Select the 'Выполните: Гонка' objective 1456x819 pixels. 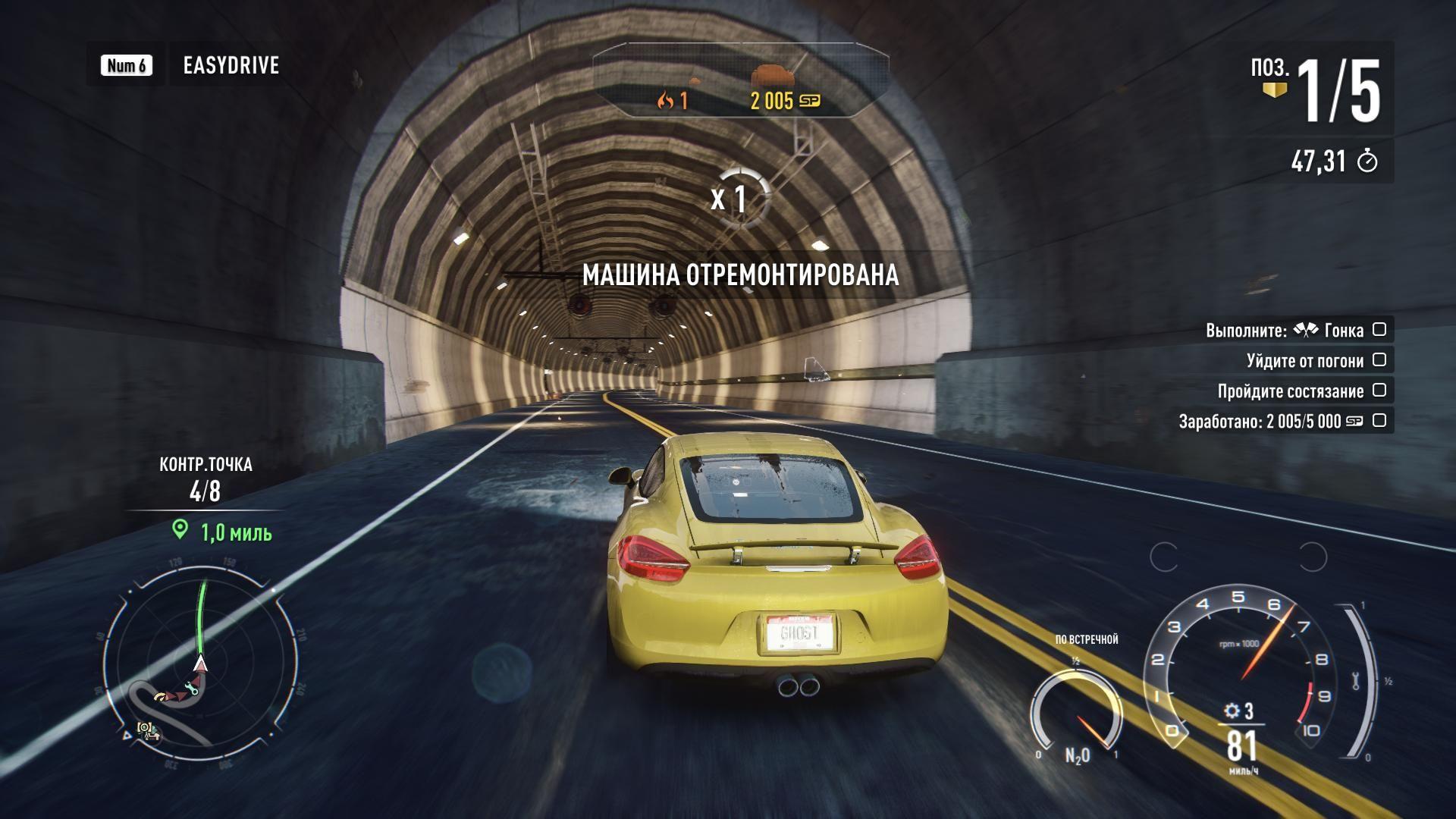tap(1284, 331)
